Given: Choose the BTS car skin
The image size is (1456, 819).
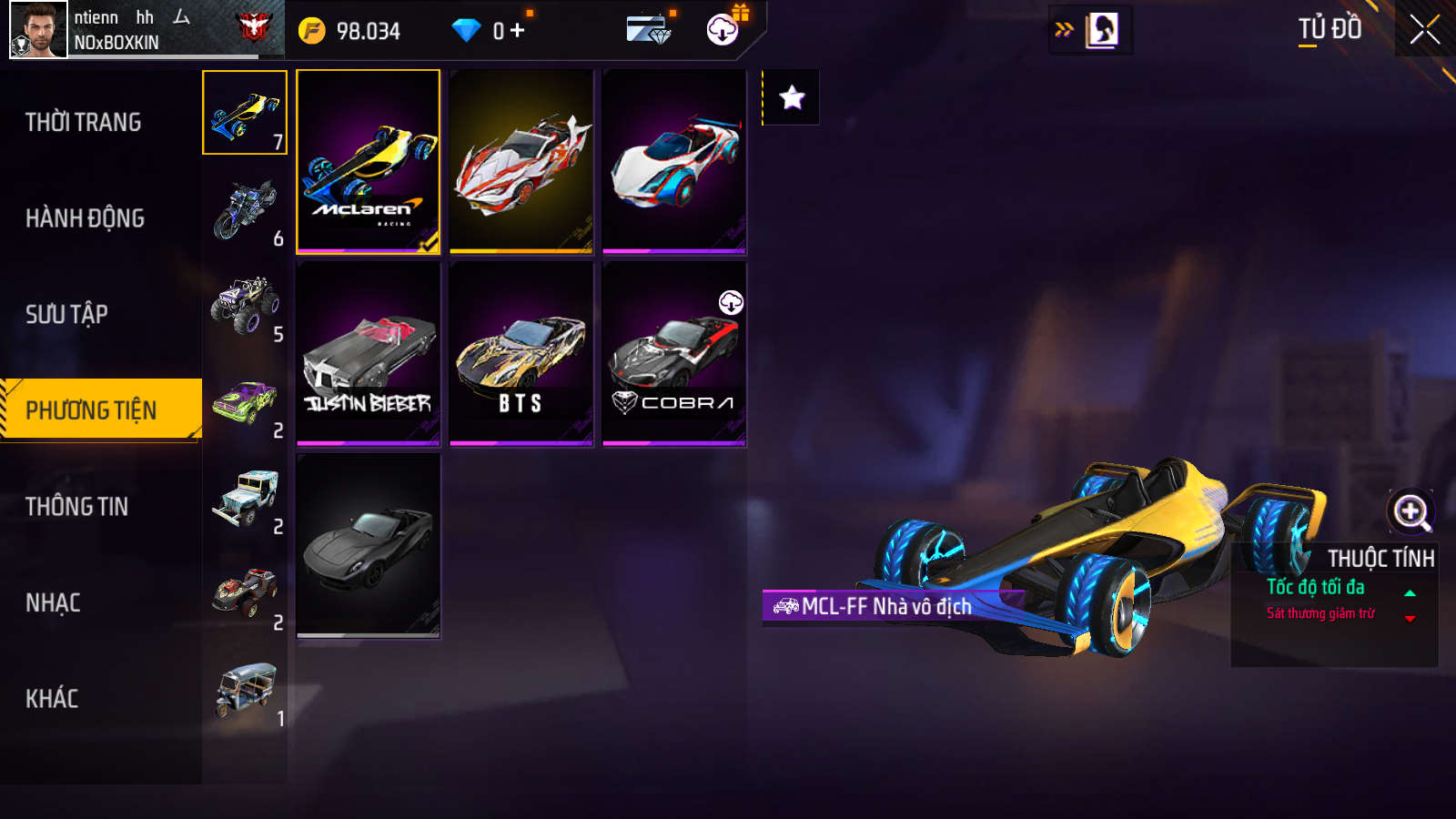Looking at the screenshot, I should [x=521, y=354].
